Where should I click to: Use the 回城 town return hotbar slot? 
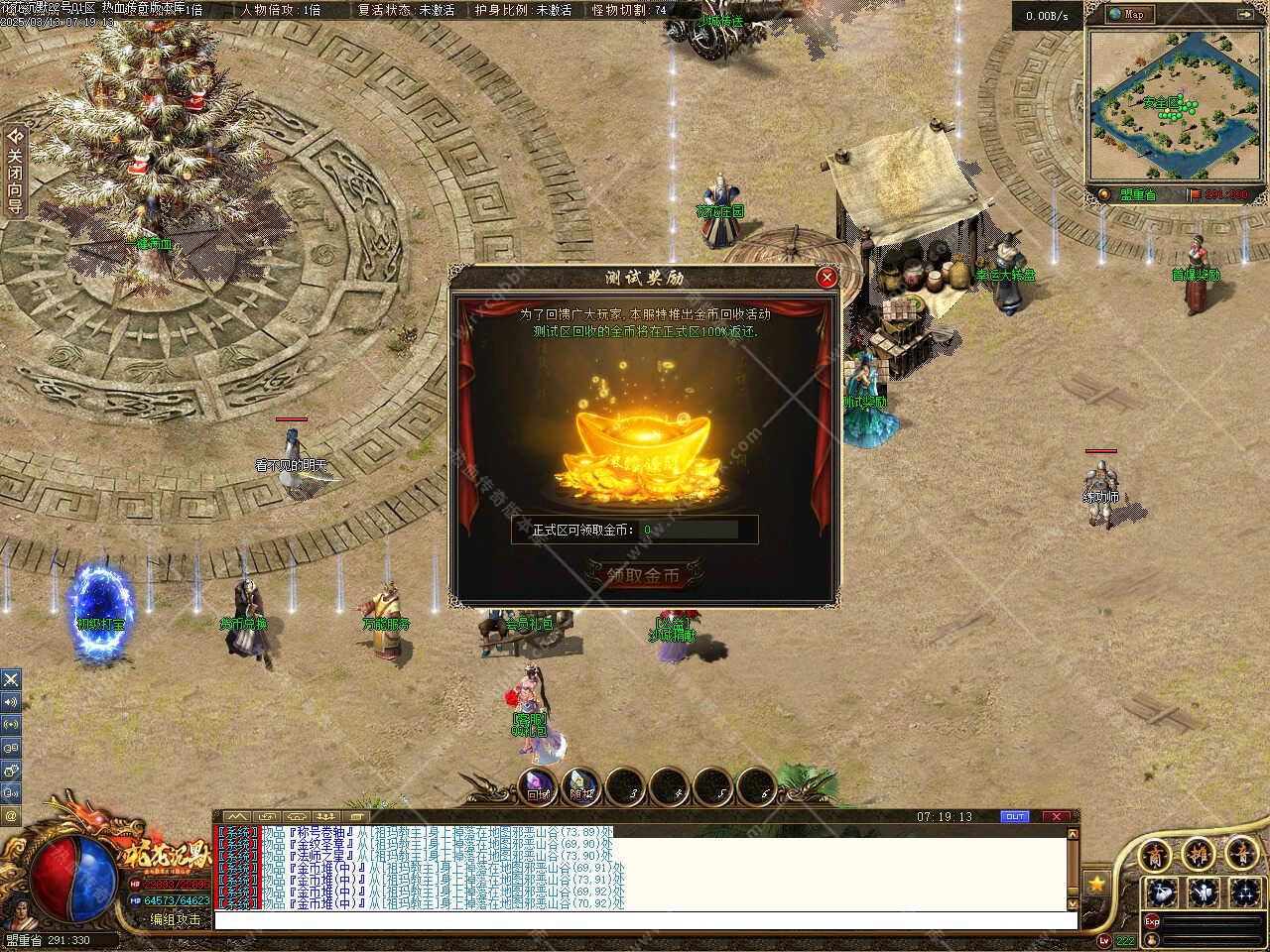point(539,786)
